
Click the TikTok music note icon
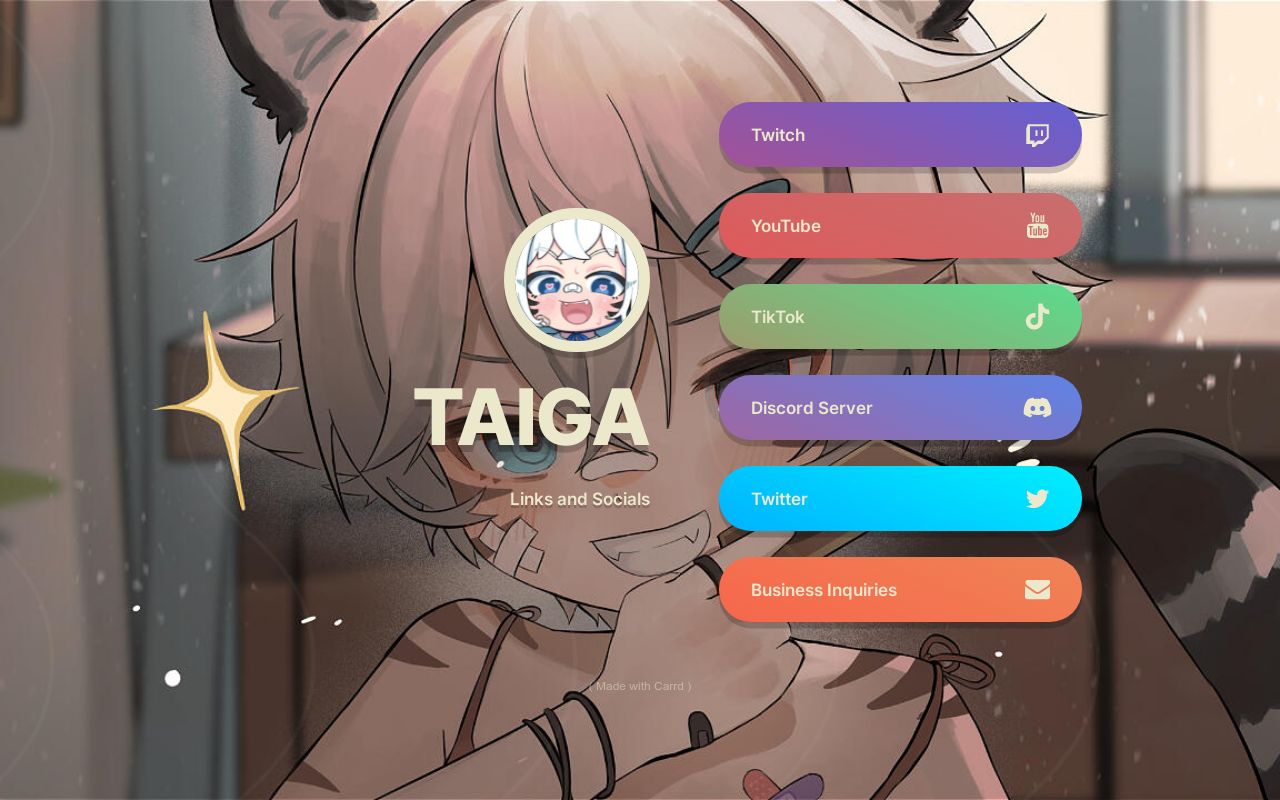(1037, 317)
